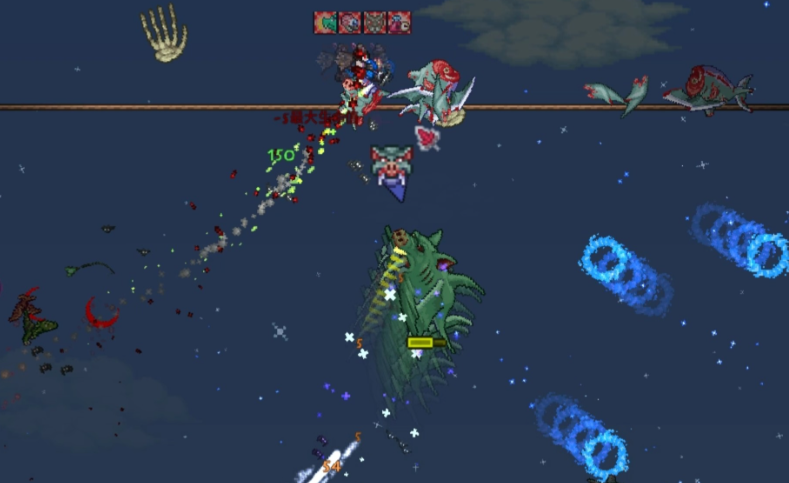Select the red potion with clock icon
This screenshot has width=789, height=483.
(399, 22)
